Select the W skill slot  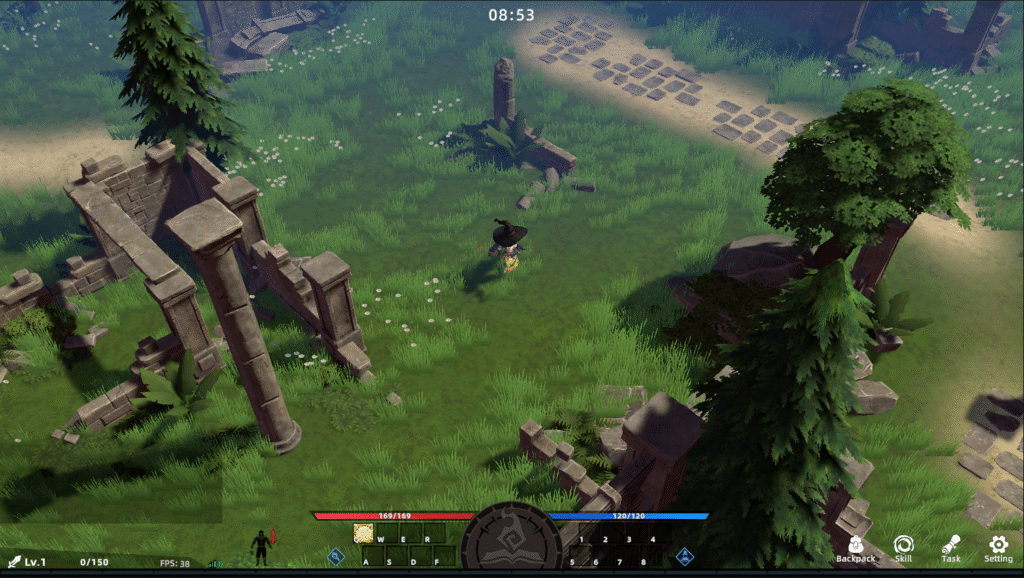click(x=387, y=534)
